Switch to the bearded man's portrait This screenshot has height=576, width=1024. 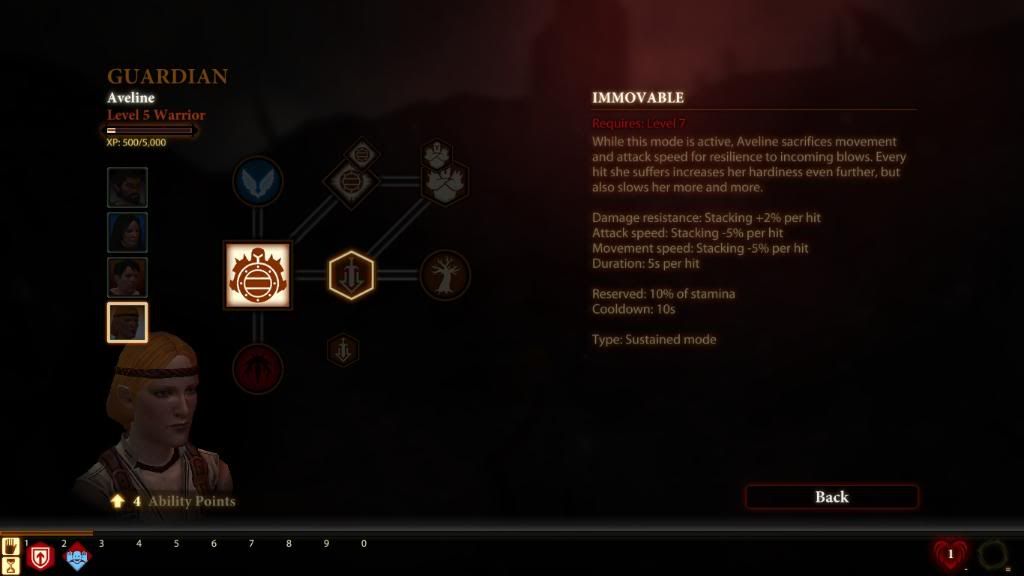pyautogui.click(x=127, y=187)
